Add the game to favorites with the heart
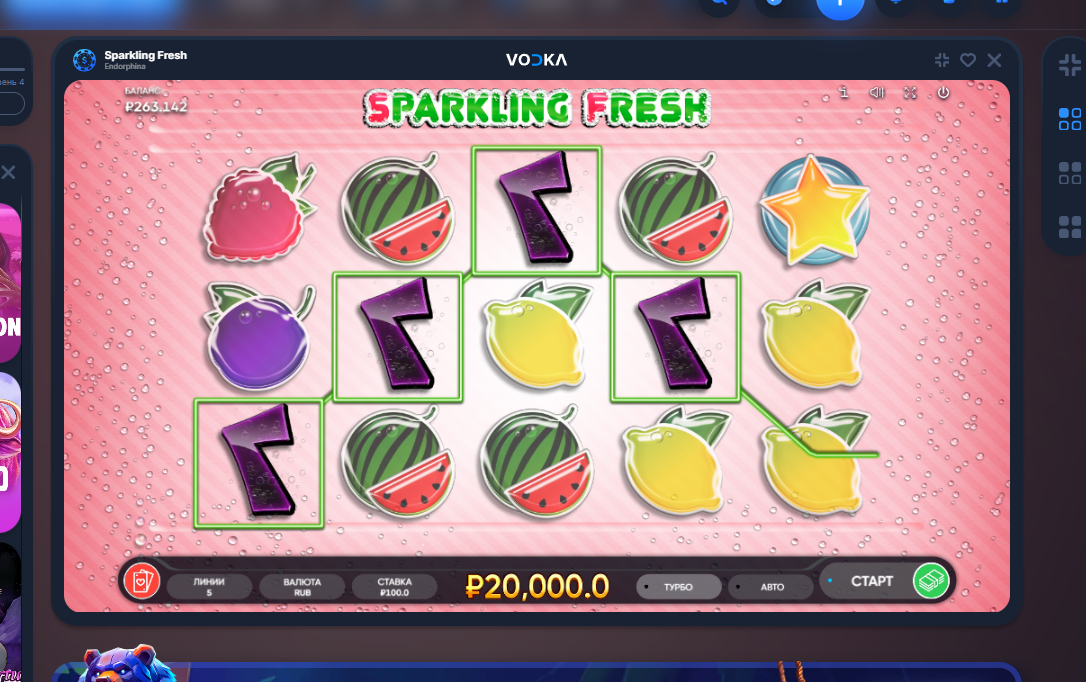The height and width of the screenshot is (682, 1086). click(x=968, y=60)
